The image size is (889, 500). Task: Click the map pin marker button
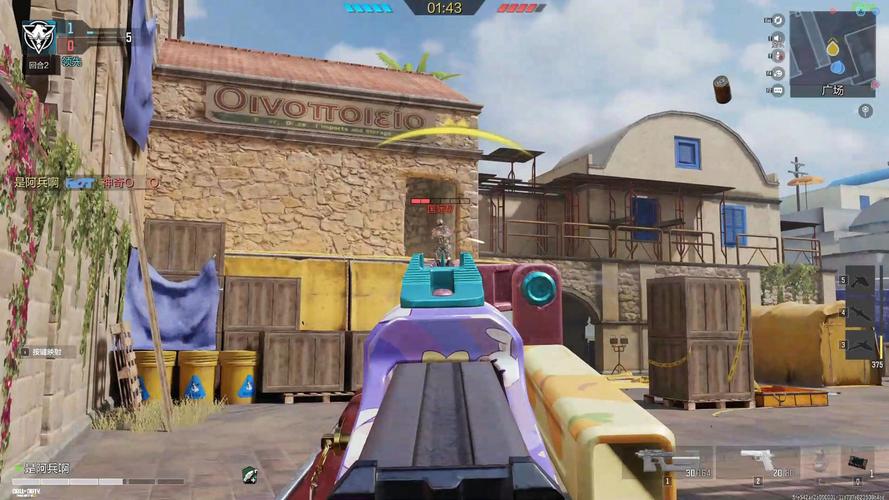pyautogui.click(x=865, y=110)
